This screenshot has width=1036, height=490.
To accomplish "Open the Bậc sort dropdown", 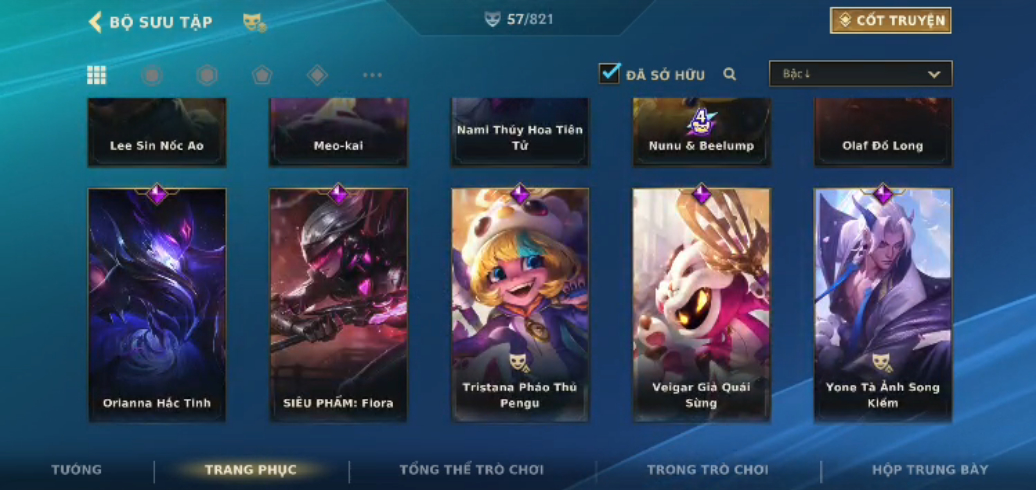I will pyautogui.click(x=860, y=74).
